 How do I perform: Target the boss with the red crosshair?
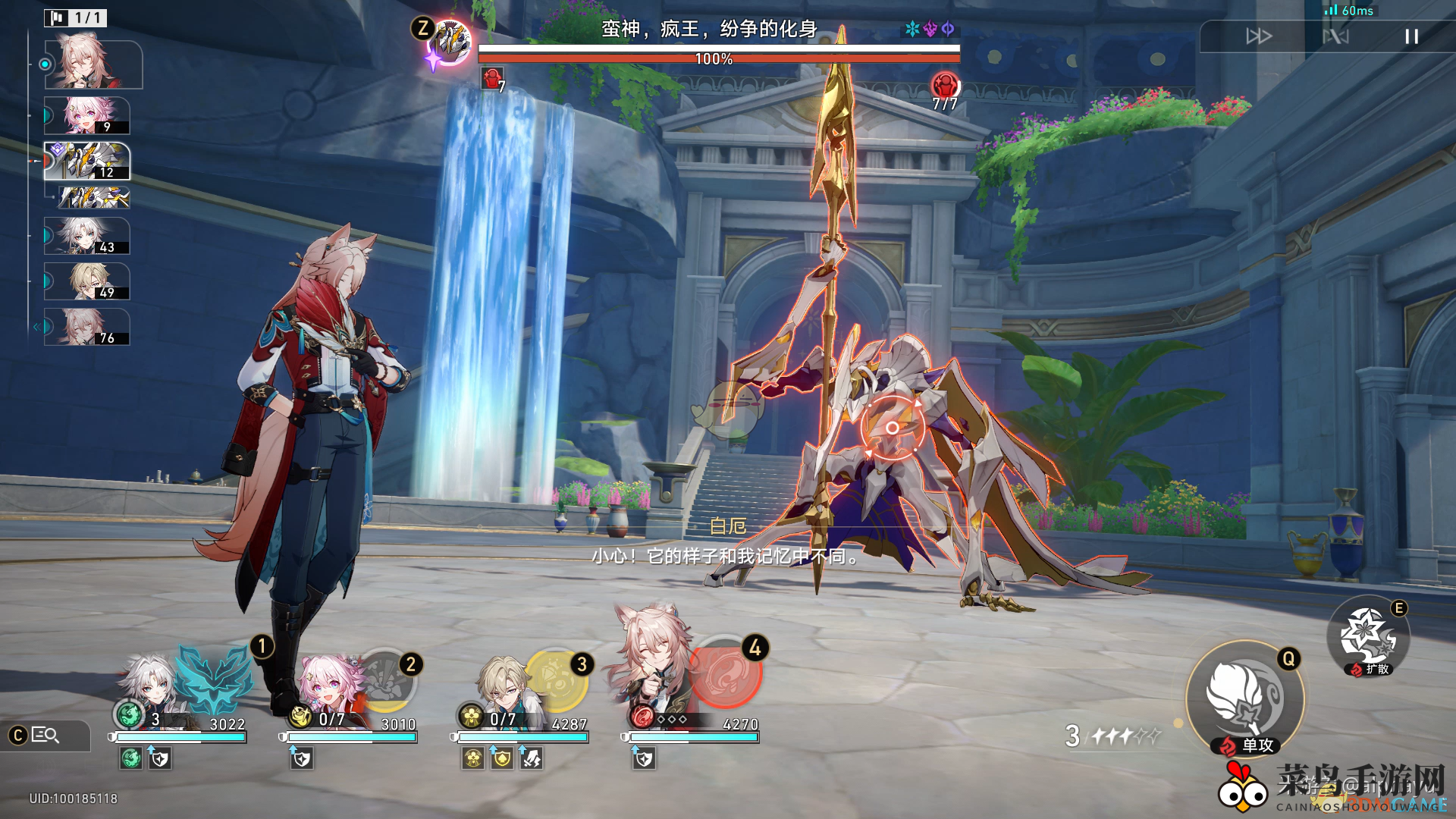(x=893, y=428)
